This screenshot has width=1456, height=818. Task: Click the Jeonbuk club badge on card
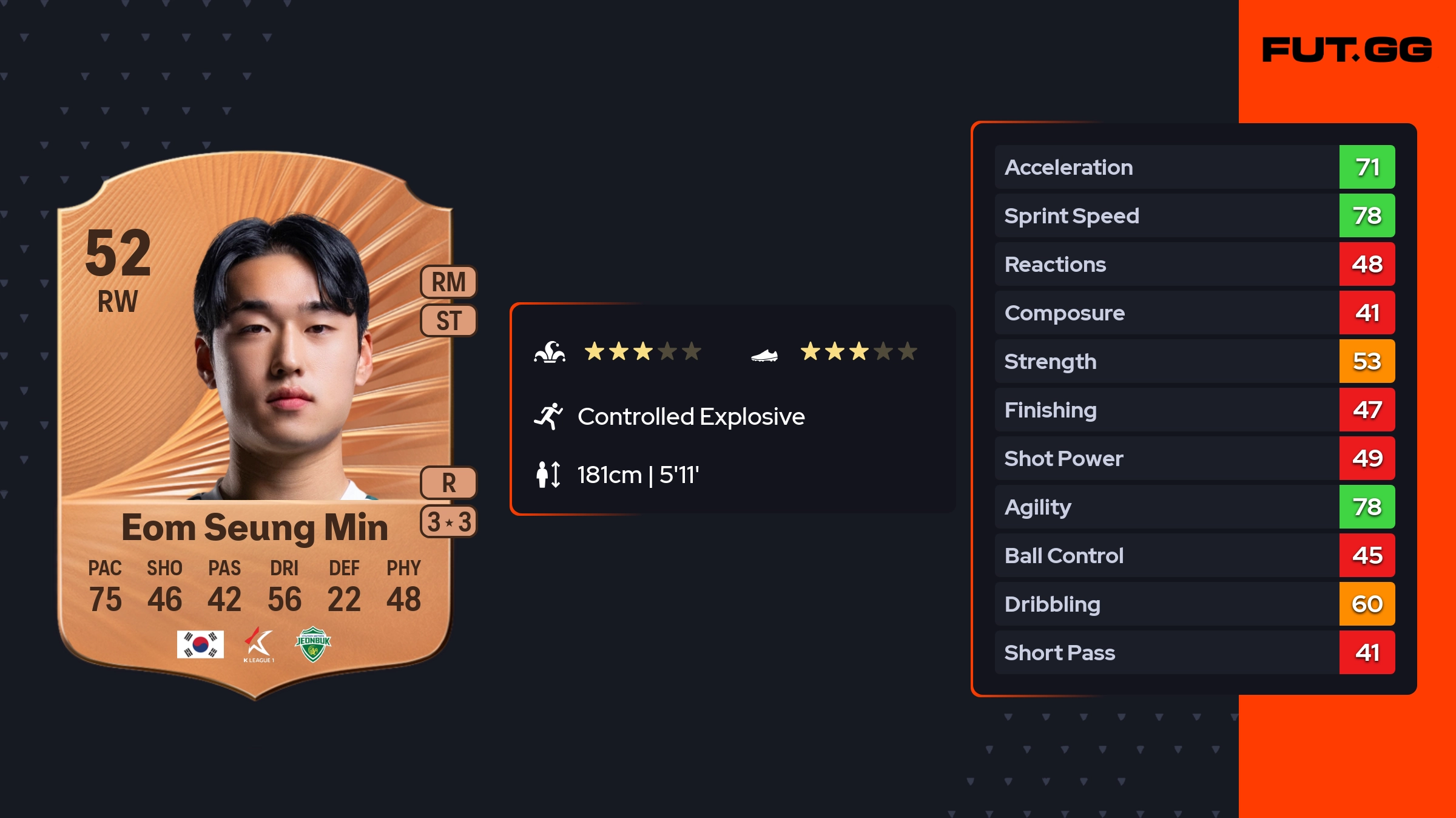(x=313, y=644)
